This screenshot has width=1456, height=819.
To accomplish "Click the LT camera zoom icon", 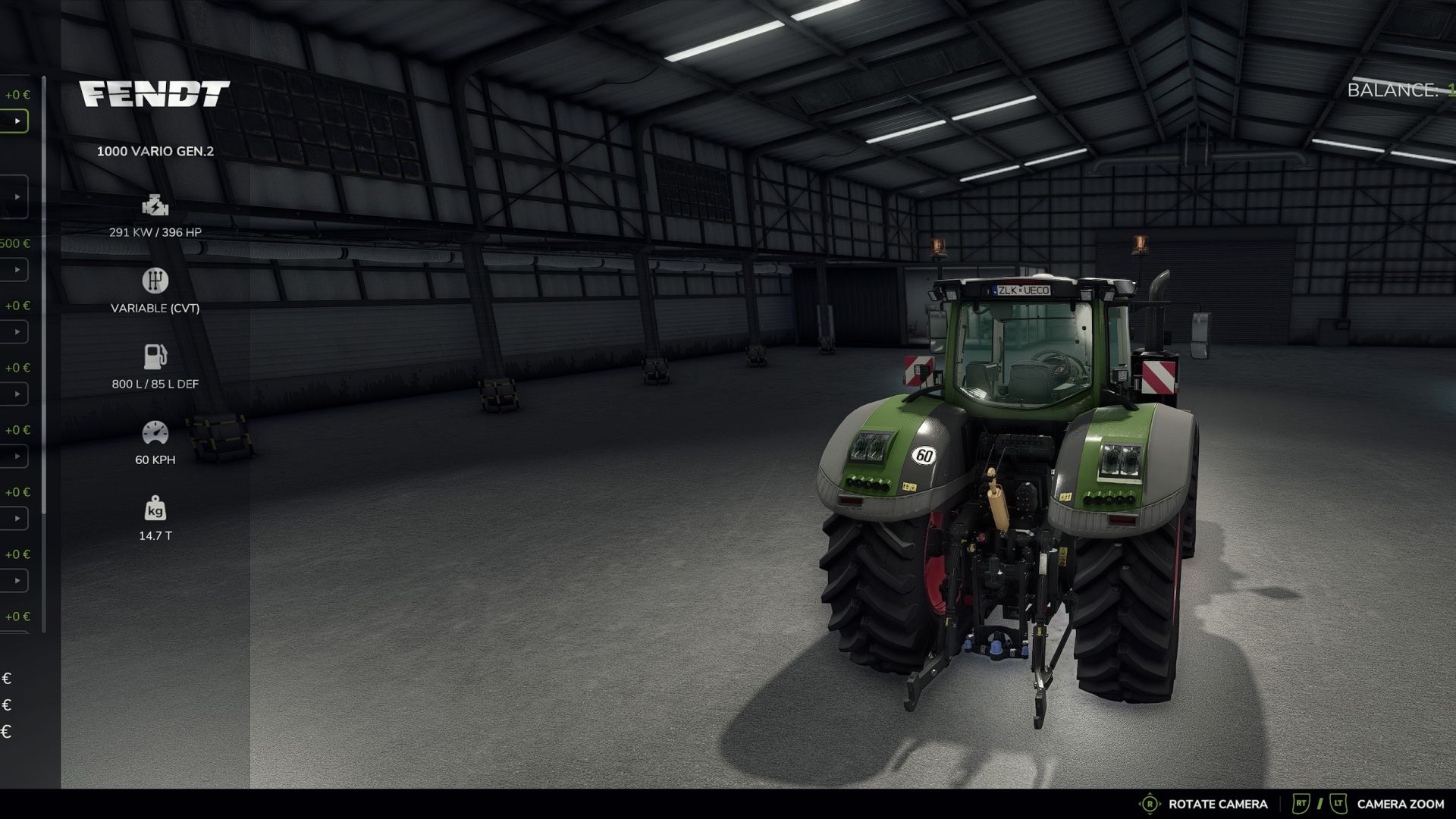I will tap(1338, 803).
